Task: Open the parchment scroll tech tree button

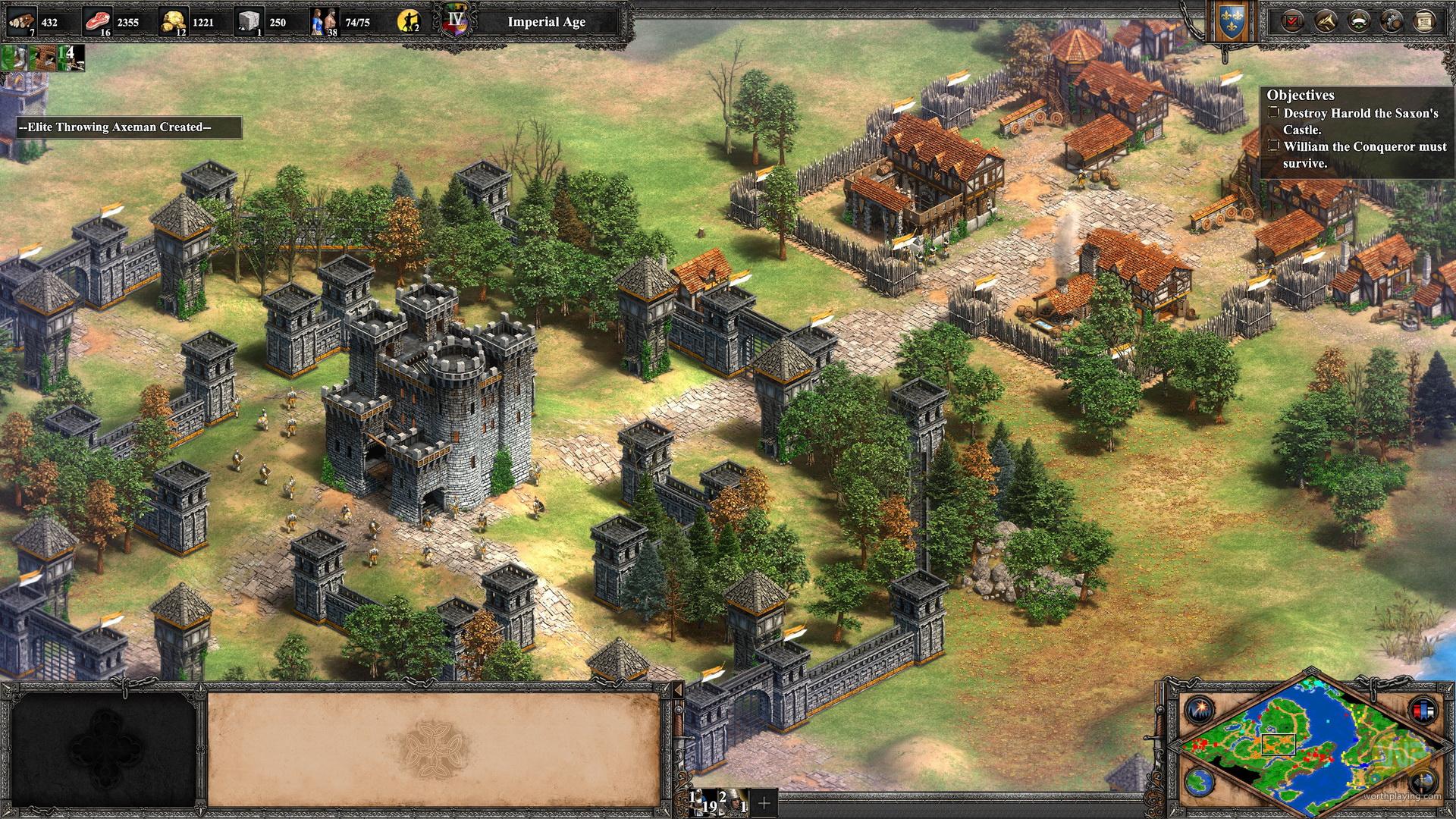Action: click(1424, 21)
